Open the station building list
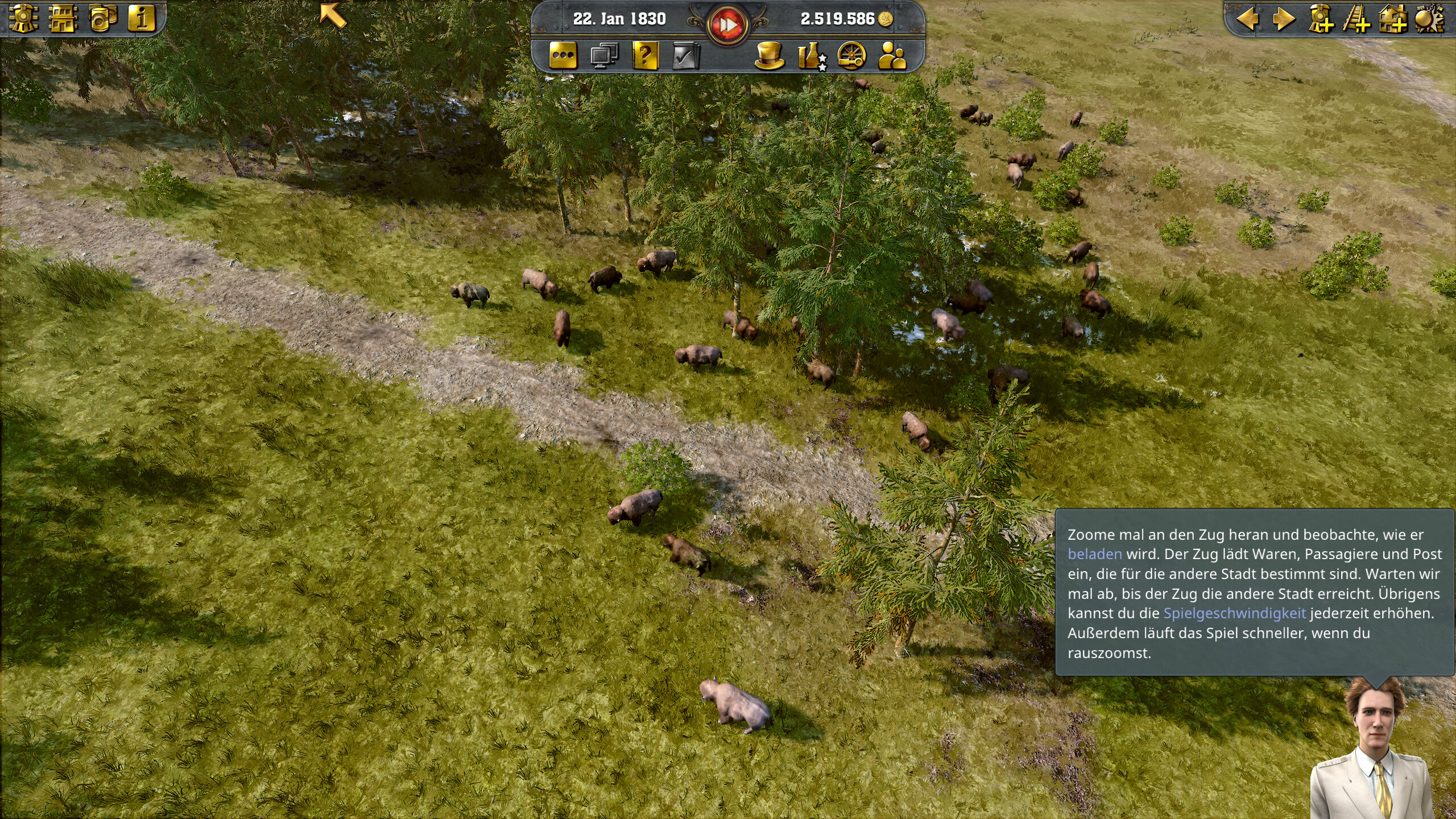 click(x=63, y=19)
